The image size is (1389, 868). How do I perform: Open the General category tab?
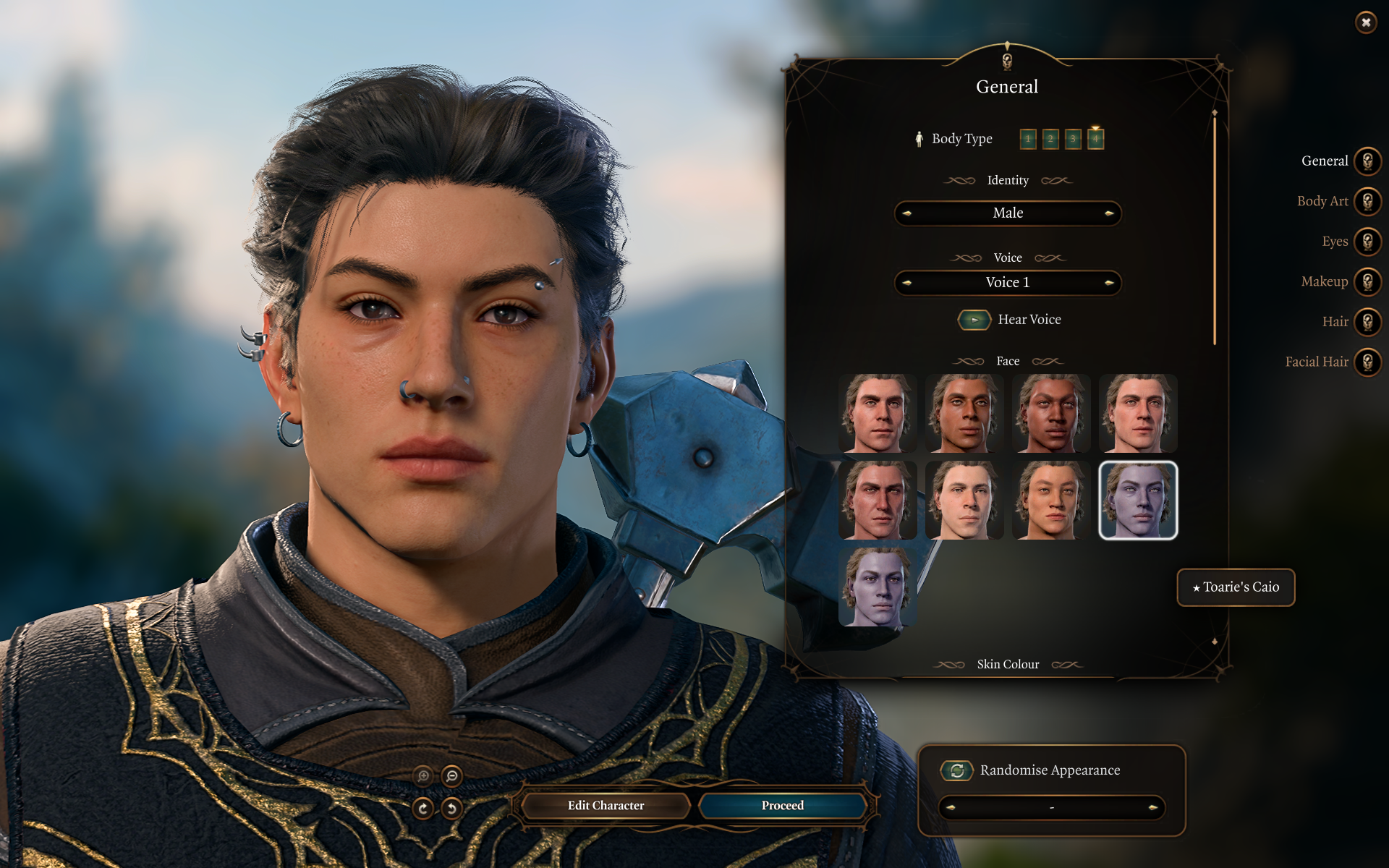(1367, 161)
